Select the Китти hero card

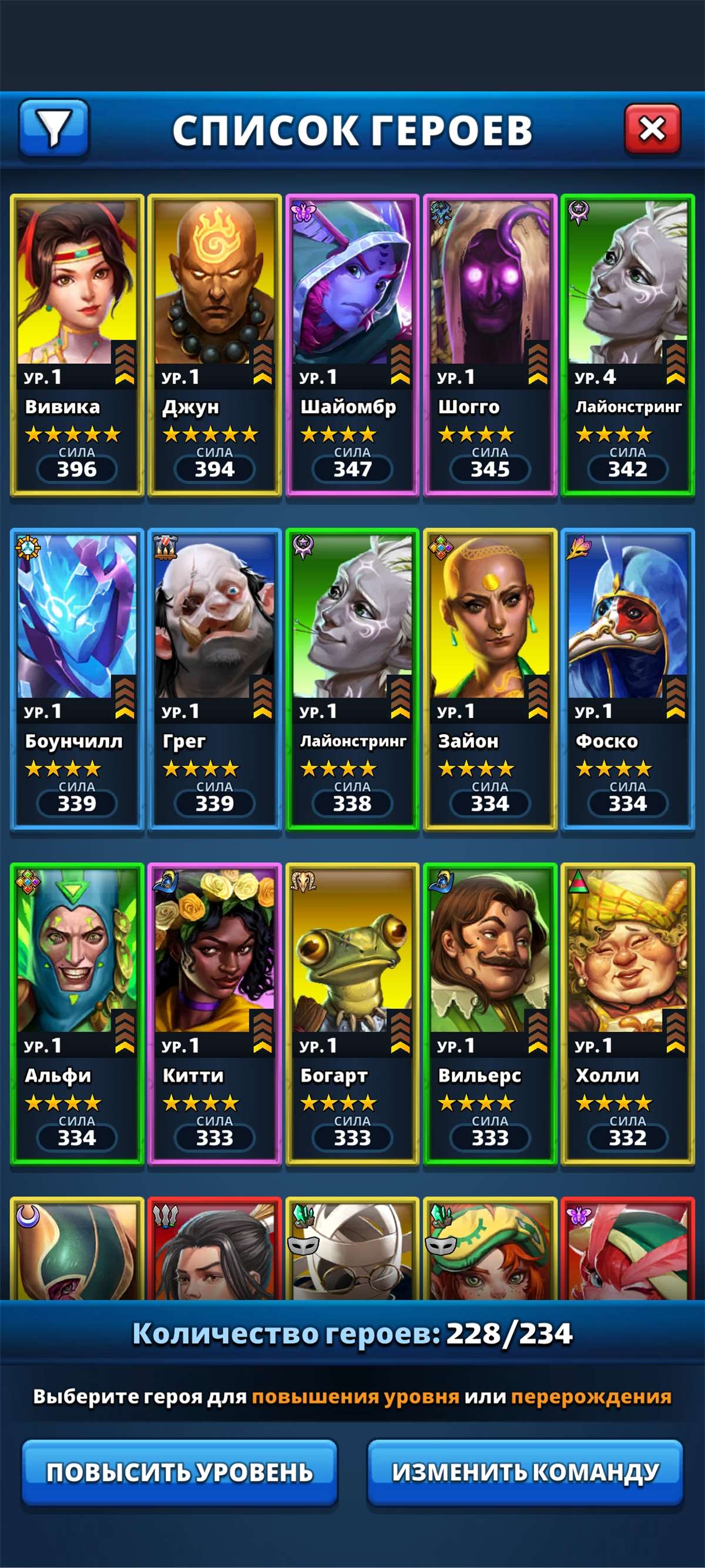pos(214,1013)
